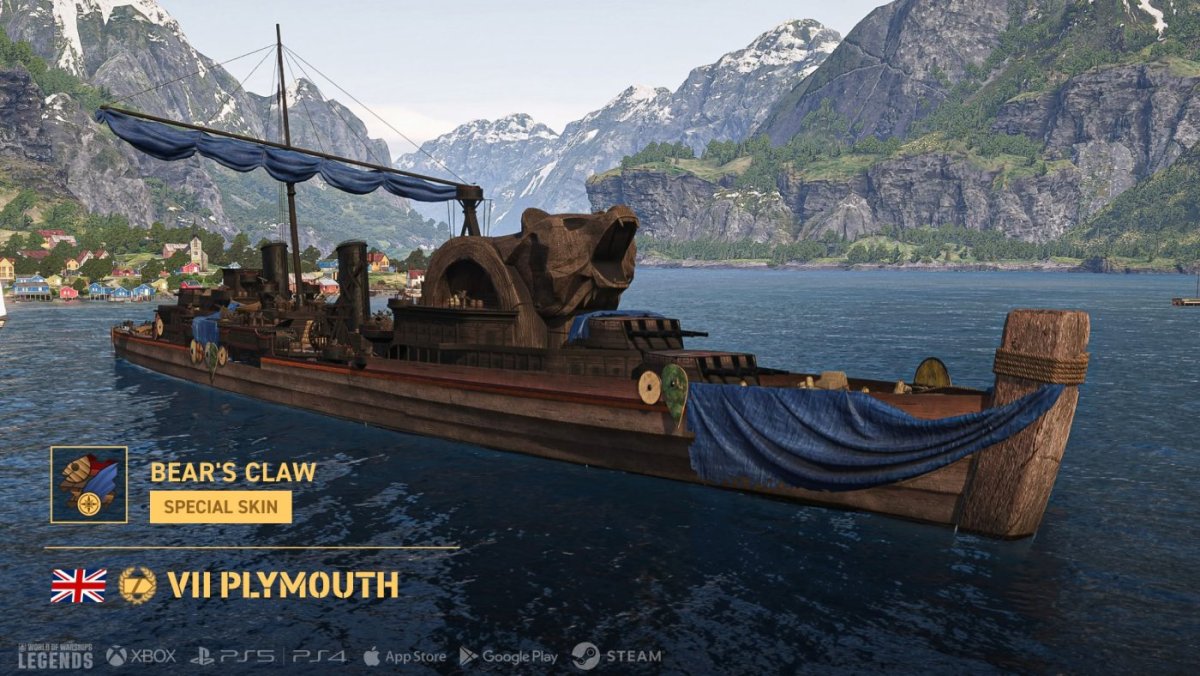Select the Bear's Claw skin thumbnail
This screenshot has width=1200, height=676.
coord(89,484)
